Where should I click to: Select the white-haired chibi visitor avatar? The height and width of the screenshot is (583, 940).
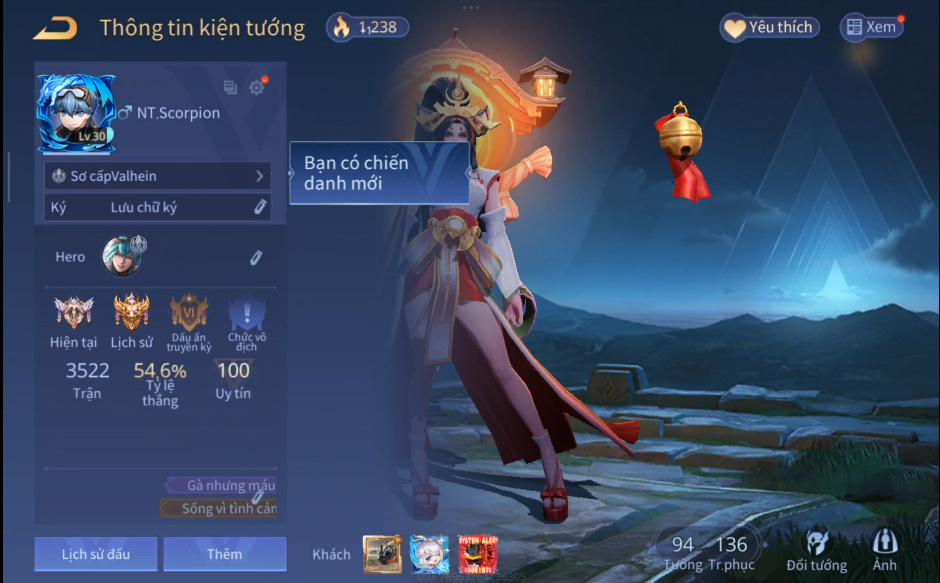[x=430, y=554]
